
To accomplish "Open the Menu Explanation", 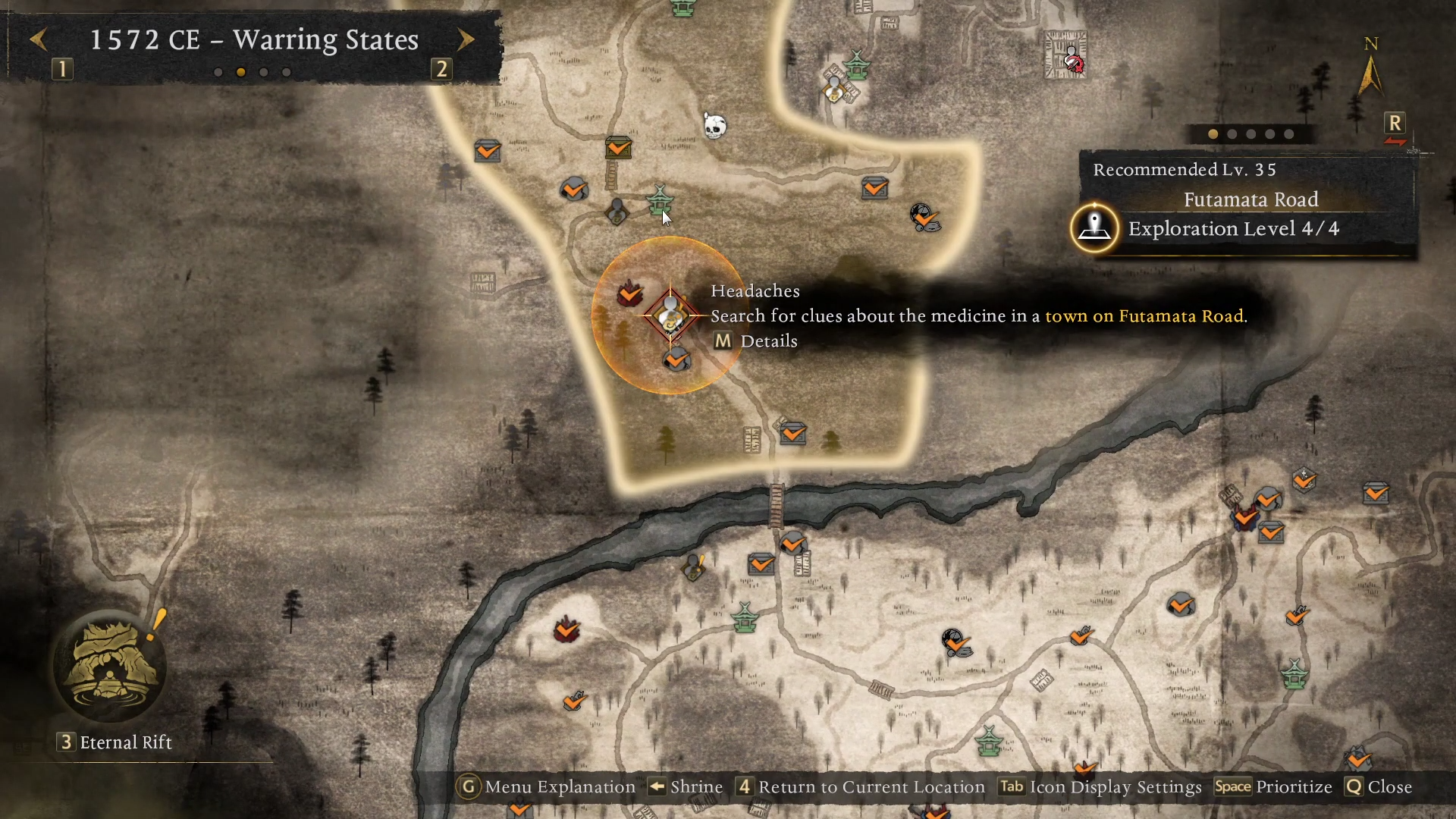I will point(548,787).
